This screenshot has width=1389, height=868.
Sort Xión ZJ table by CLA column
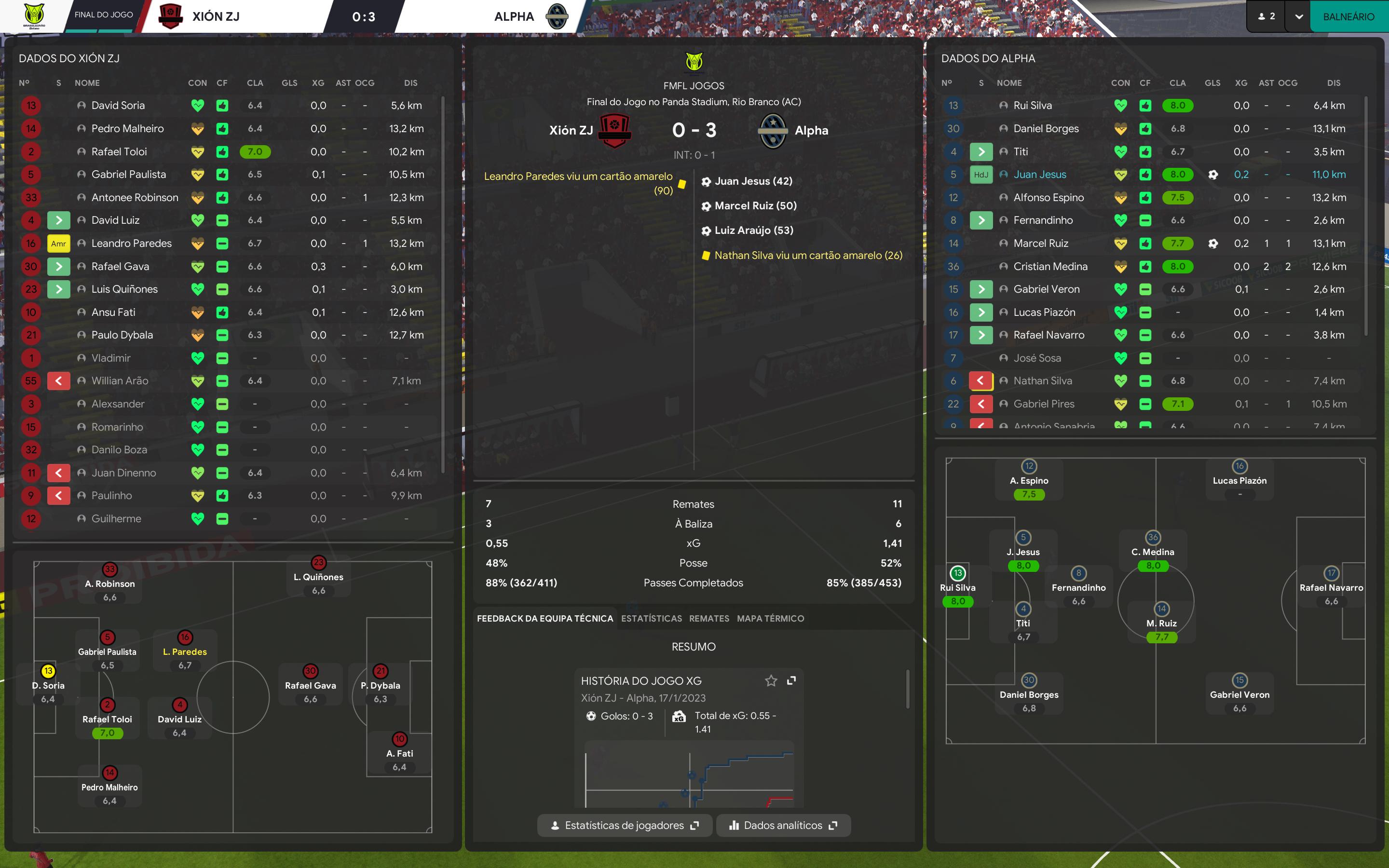tap(255, 82)
